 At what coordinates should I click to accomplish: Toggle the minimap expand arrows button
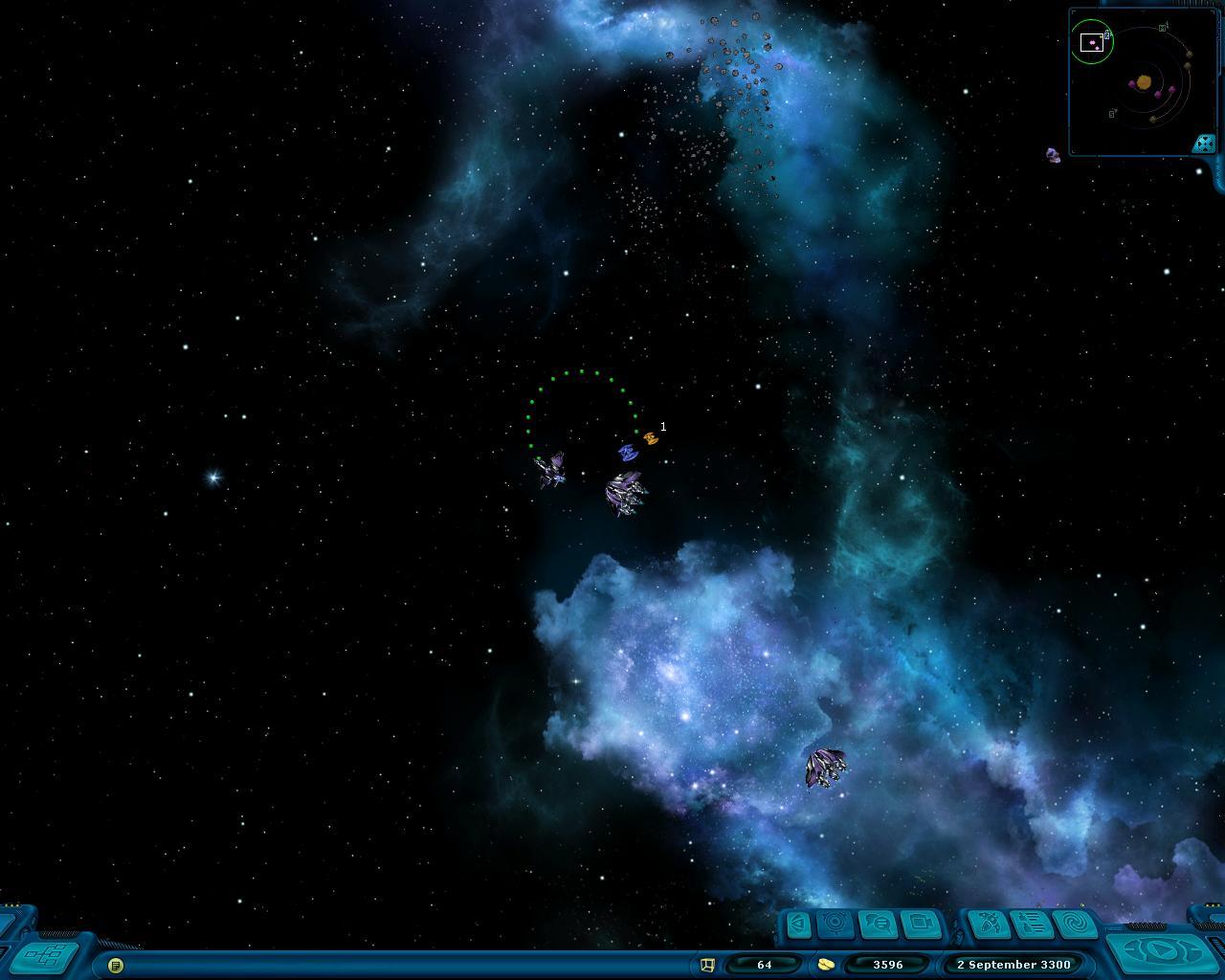coord(1204,144)
